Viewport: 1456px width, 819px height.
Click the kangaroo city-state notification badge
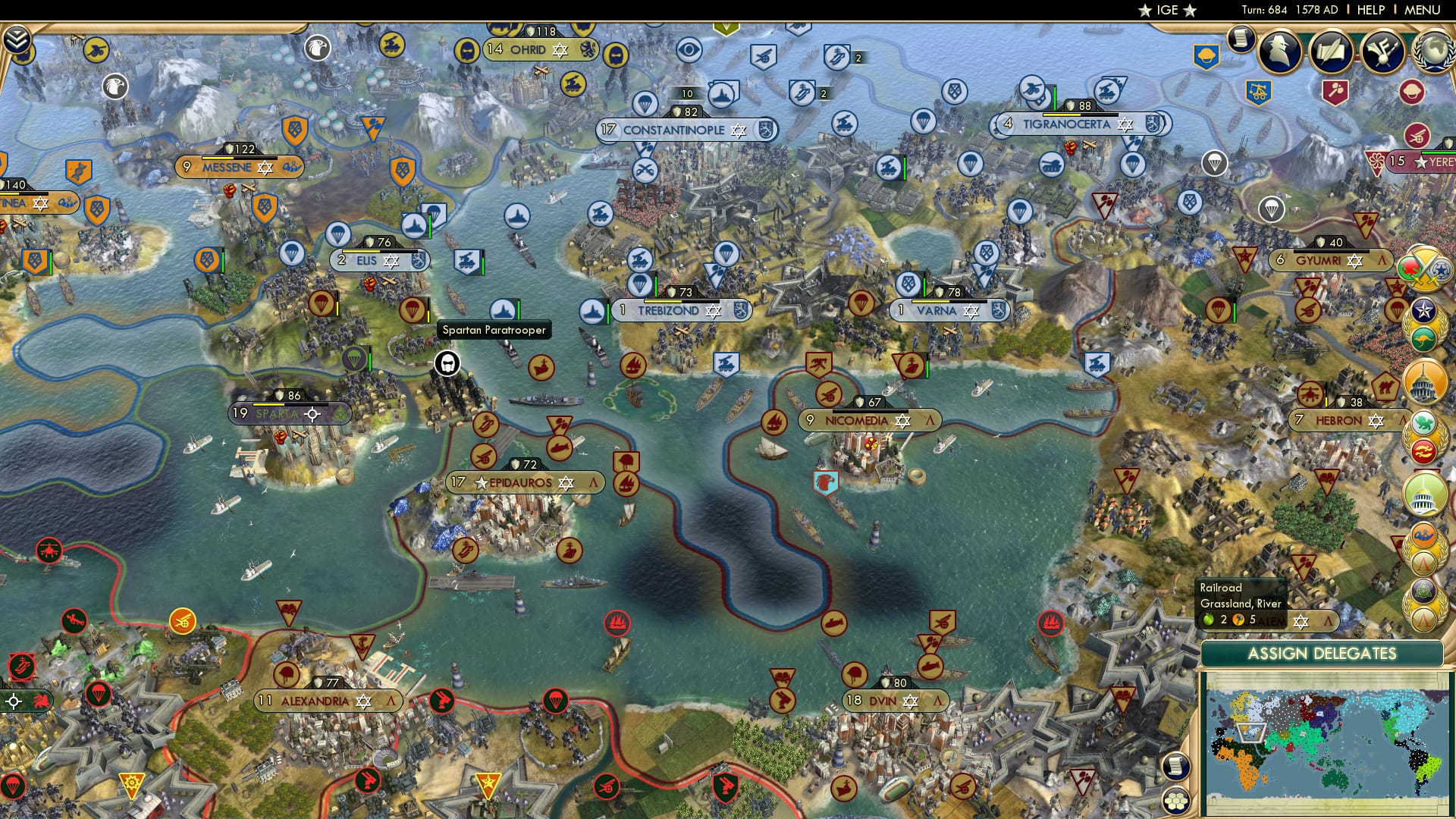click(1423, 339)
